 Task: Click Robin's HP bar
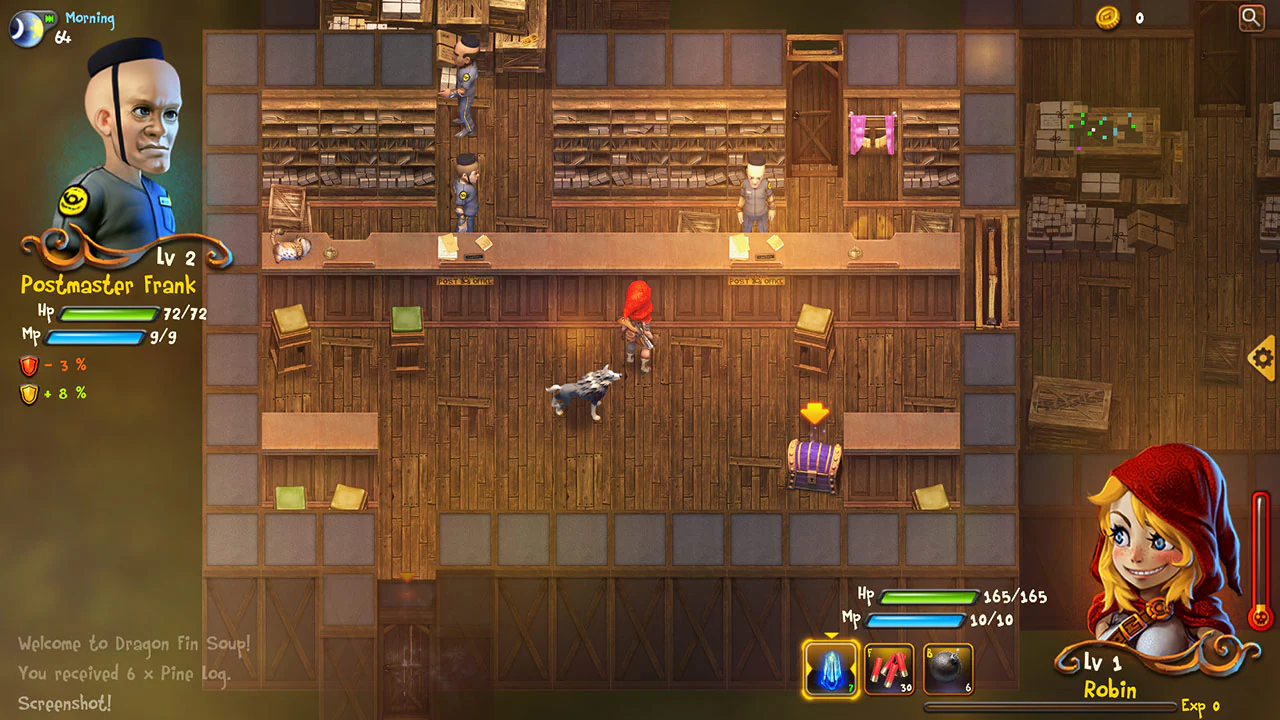click(928, 595)
